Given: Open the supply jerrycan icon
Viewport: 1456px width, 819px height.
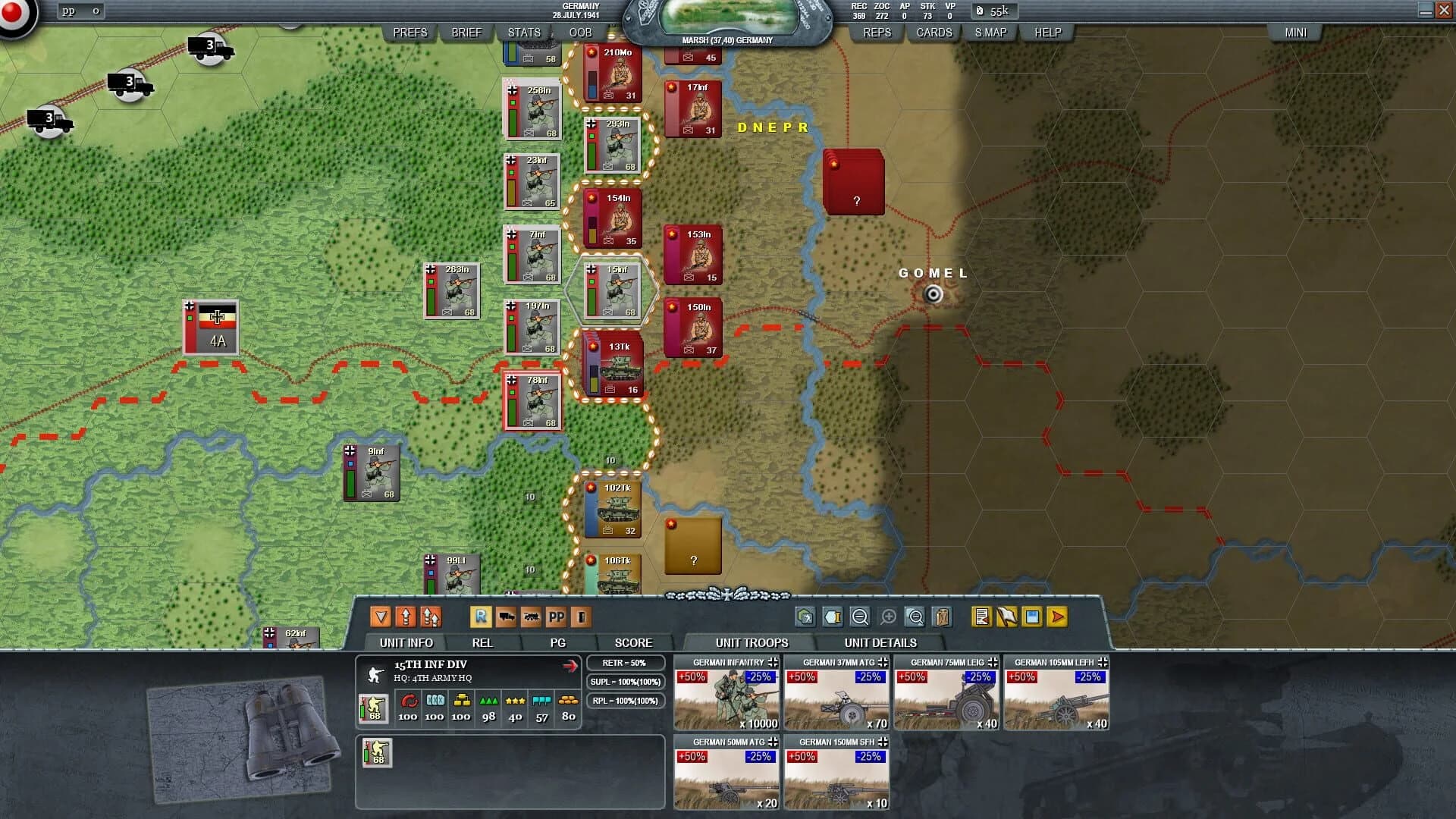Looking at the screenshot, I should [x=941, y=617].
